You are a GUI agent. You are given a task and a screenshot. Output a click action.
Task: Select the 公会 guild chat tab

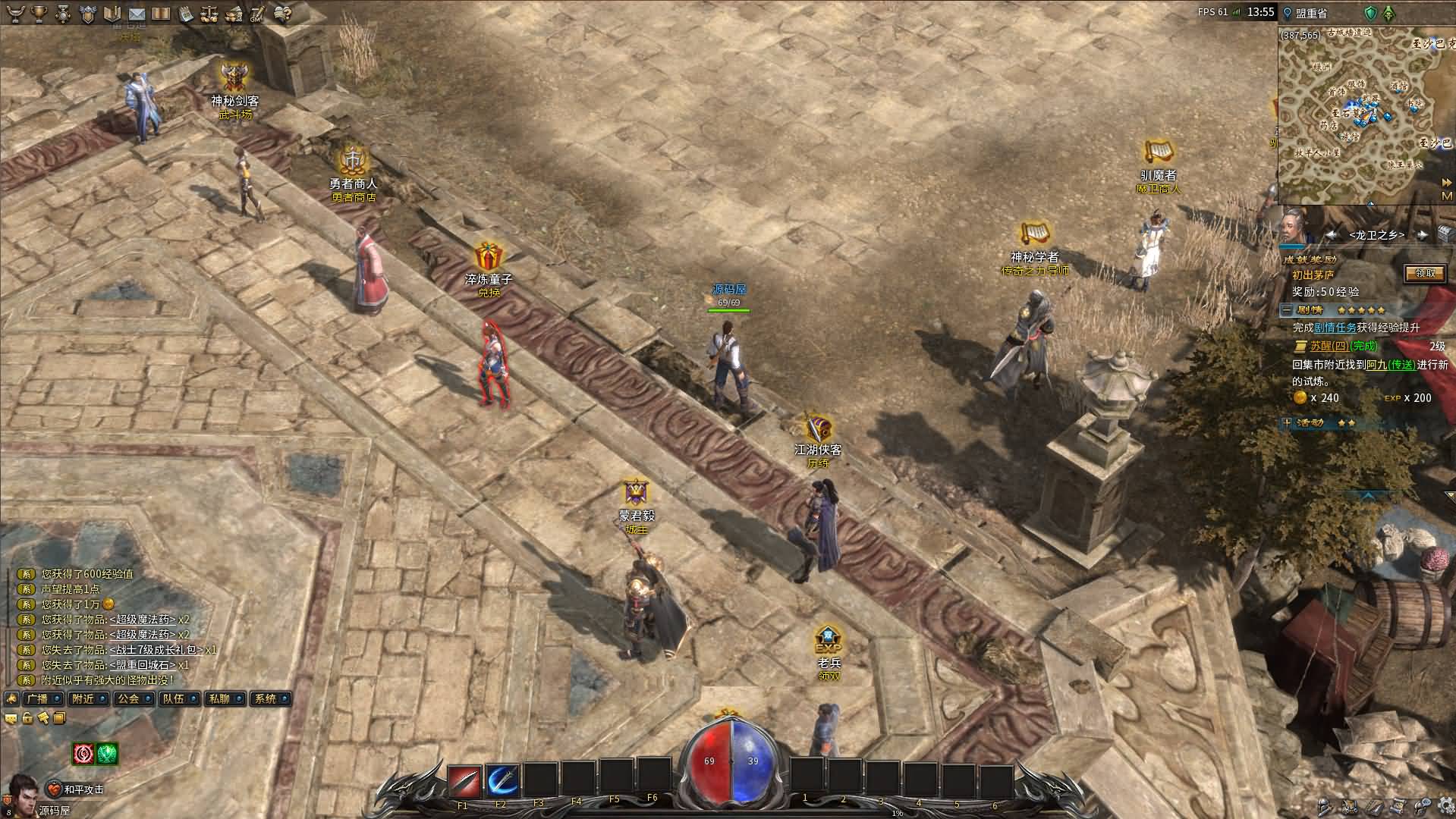coord(127,699)
